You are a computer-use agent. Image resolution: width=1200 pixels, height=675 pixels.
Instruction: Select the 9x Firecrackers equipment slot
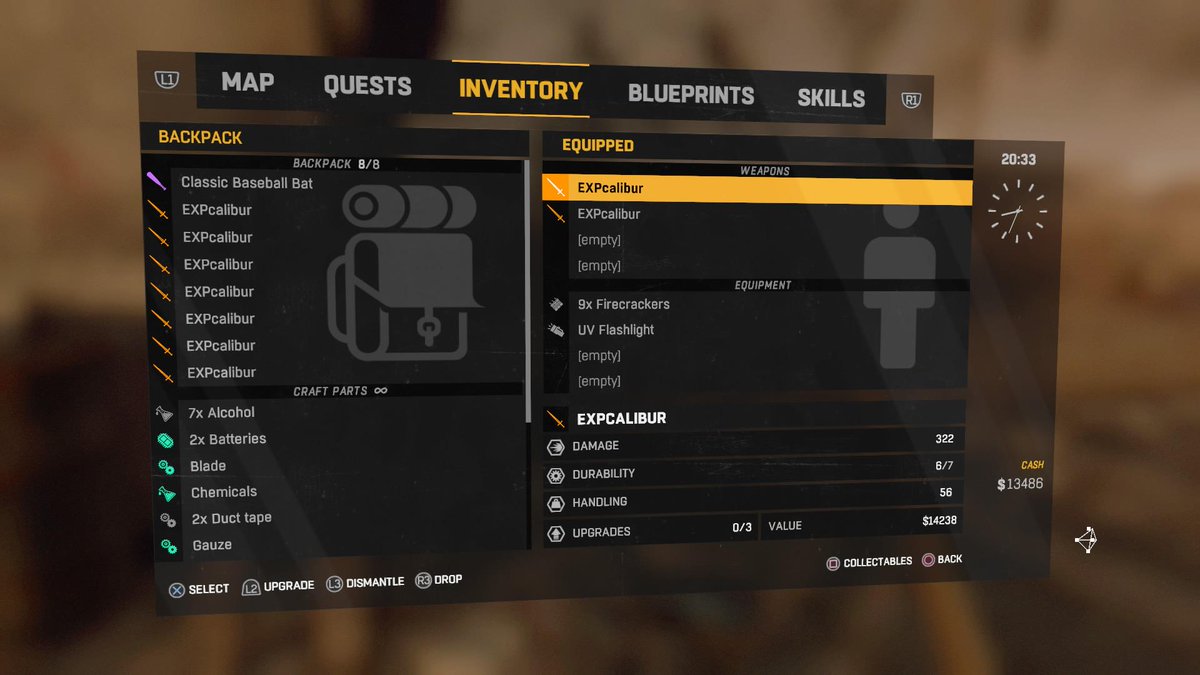coord(624,304)
